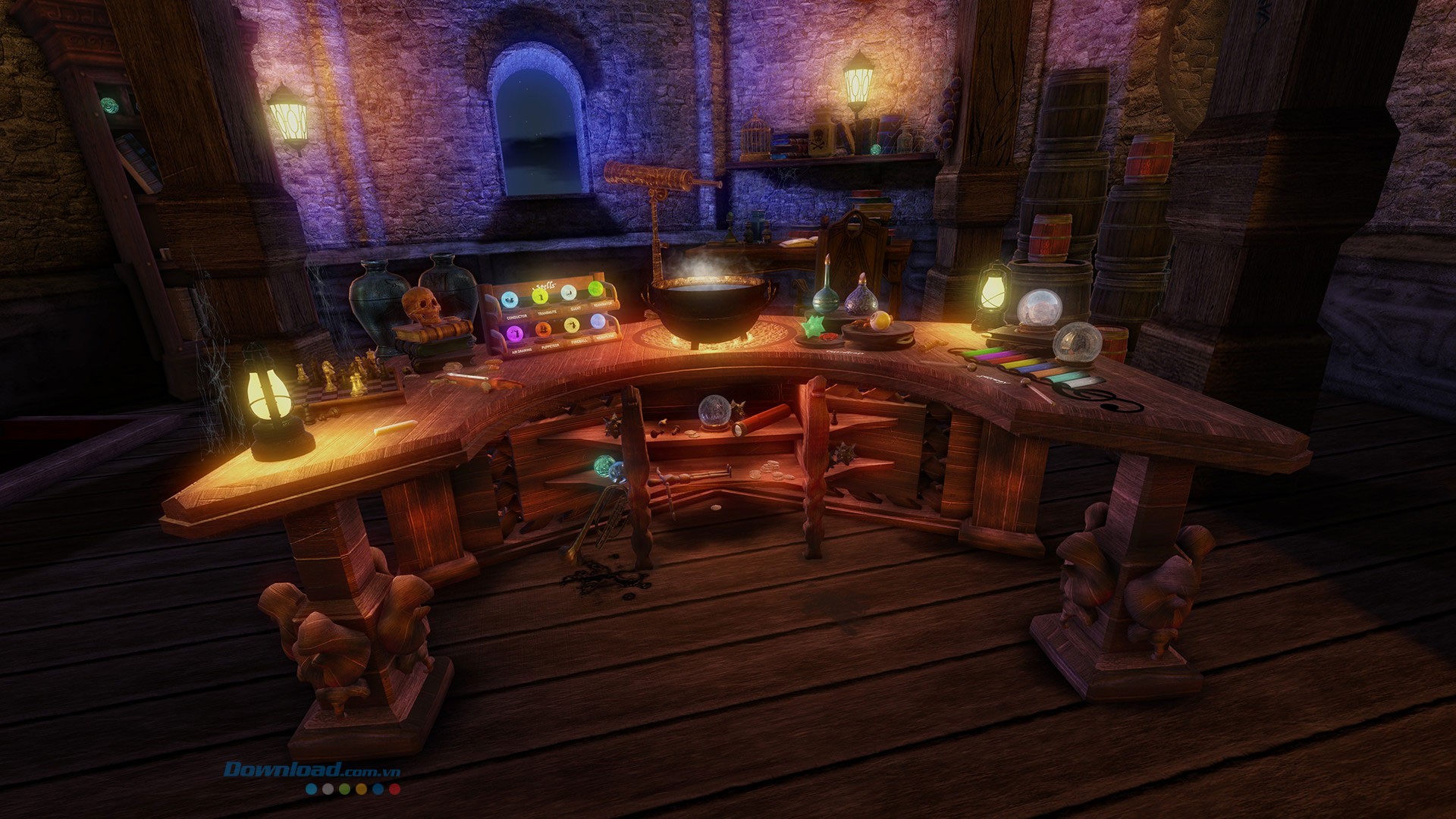Select the Air Drawing spell orb

point(516,334)
